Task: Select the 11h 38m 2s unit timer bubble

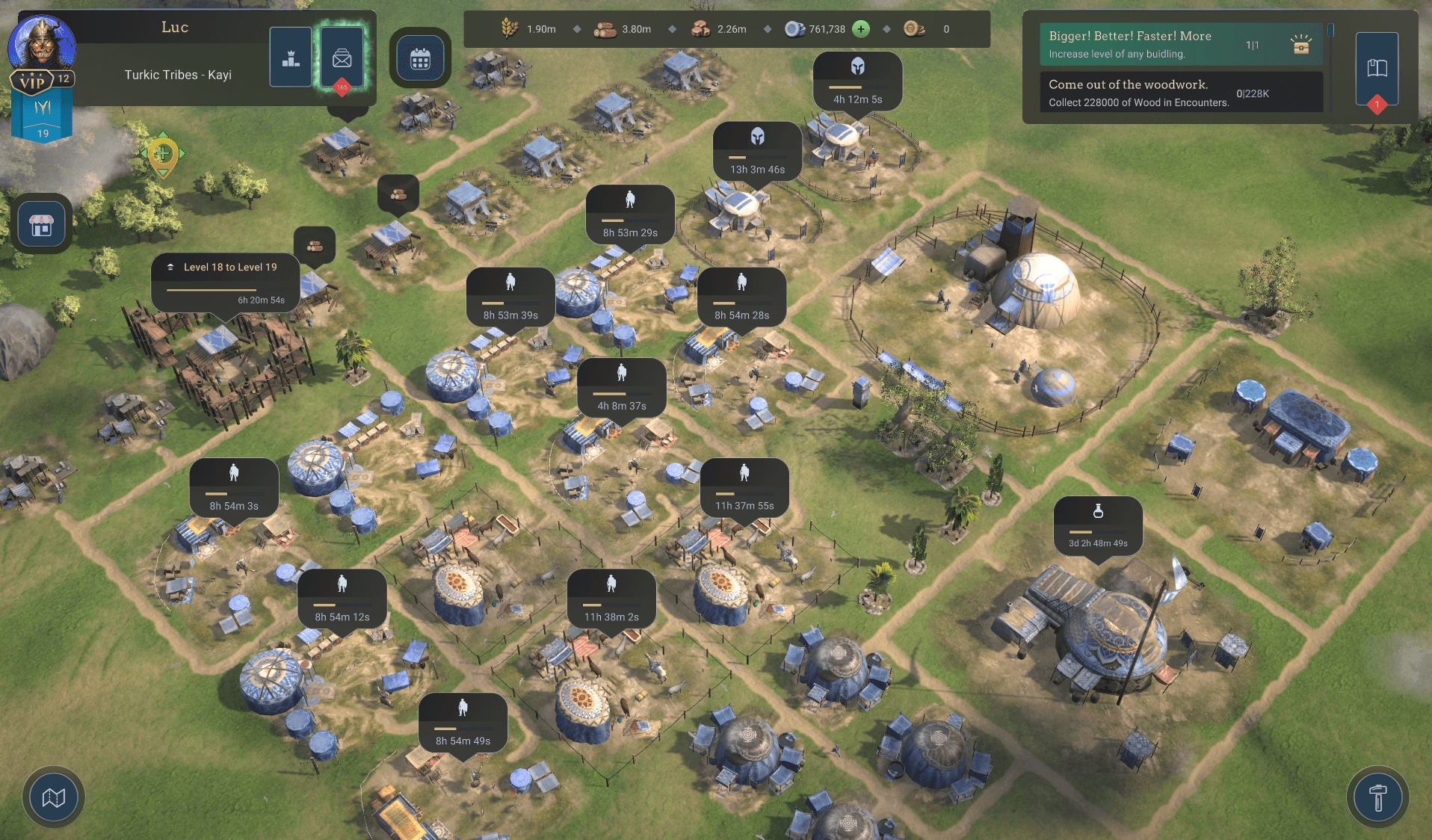Action: [x=611, y=599]
